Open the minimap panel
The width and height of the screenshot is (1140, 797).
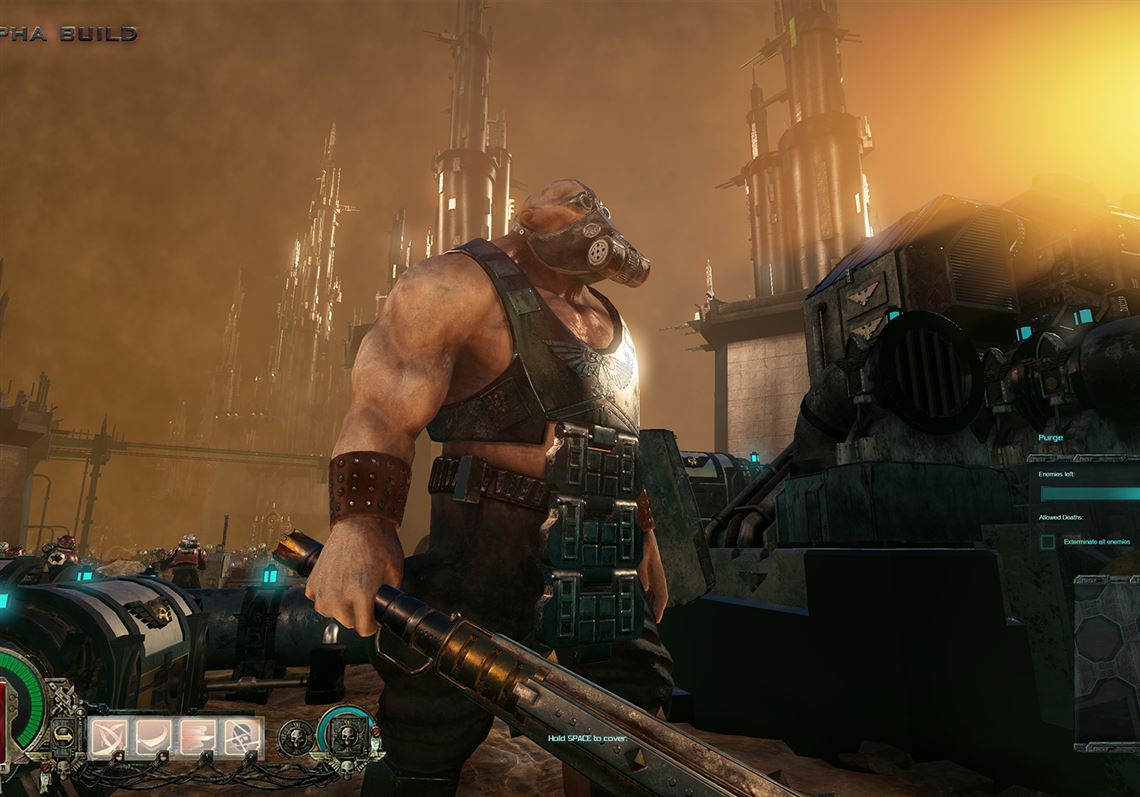[1107, 660]
